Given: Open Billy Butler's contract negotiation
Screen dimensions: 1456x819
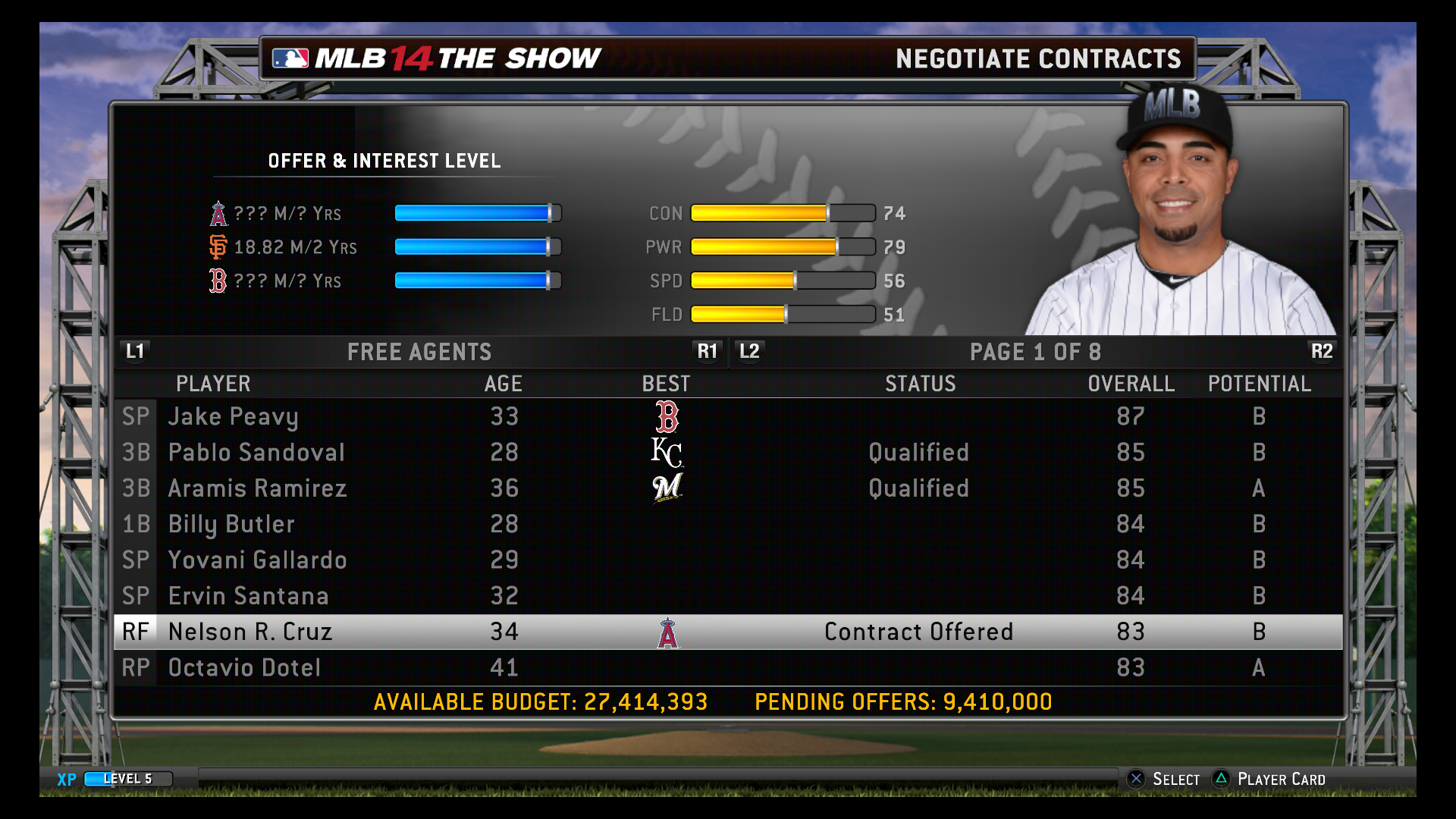Looking at the screenshot, I should click(231, 524).
